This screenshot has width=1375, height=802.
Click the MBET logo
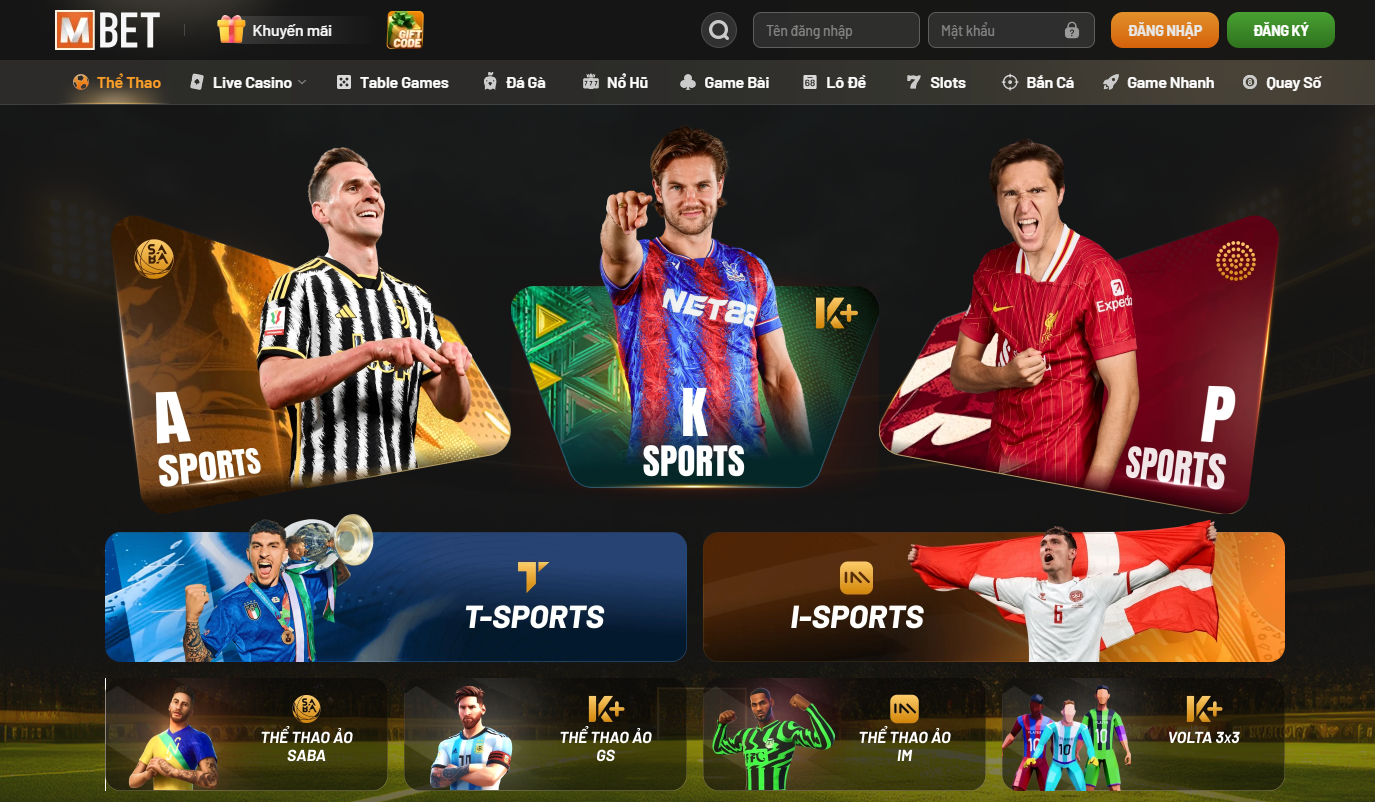click(x=107, y=30)
